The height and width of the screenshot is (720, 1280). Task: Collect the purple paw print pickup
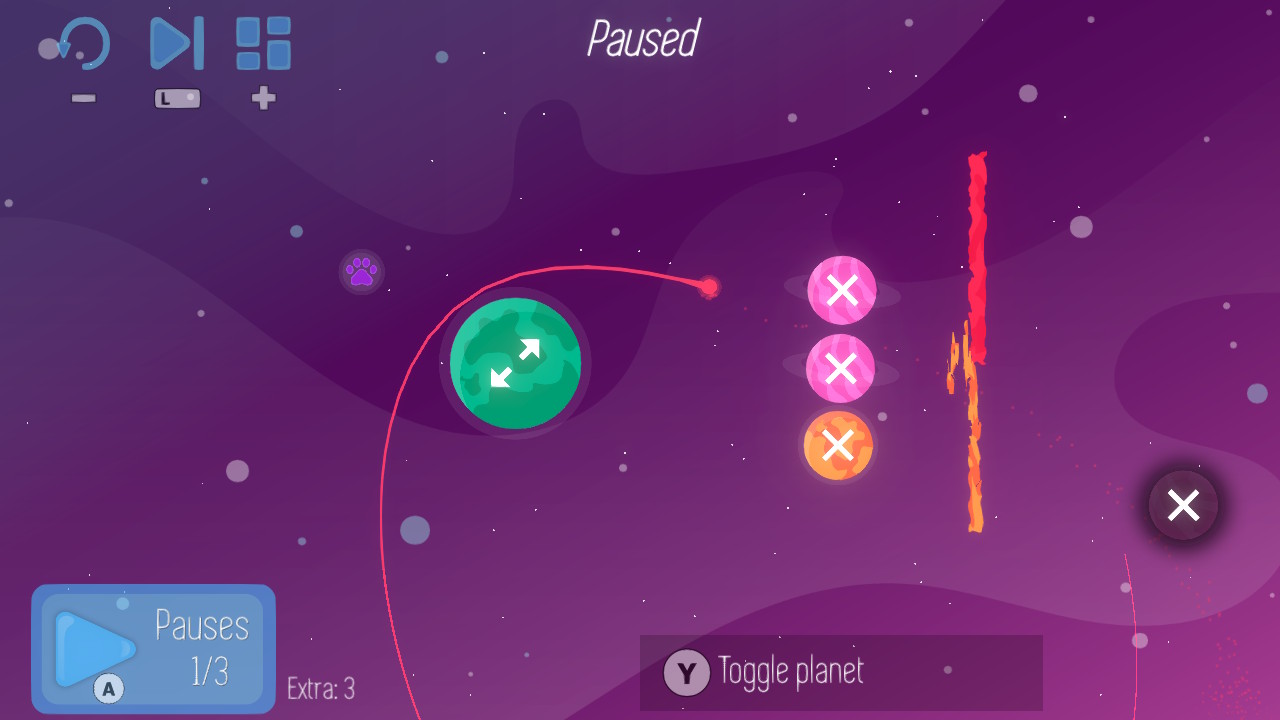pos(360,270)
